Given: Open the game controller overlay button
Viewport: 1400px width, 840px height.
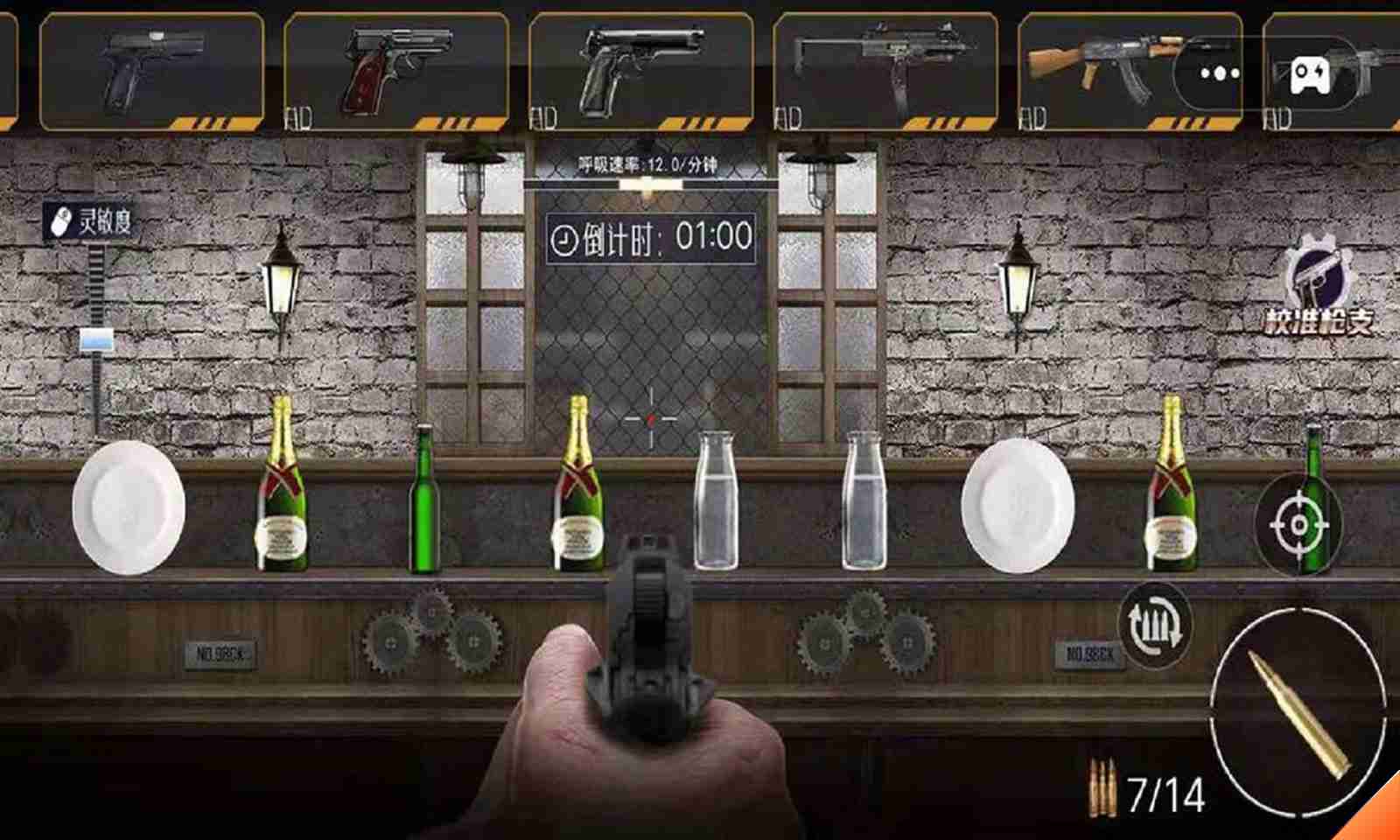Looking at the screenshot, I should pos(1309,73).
